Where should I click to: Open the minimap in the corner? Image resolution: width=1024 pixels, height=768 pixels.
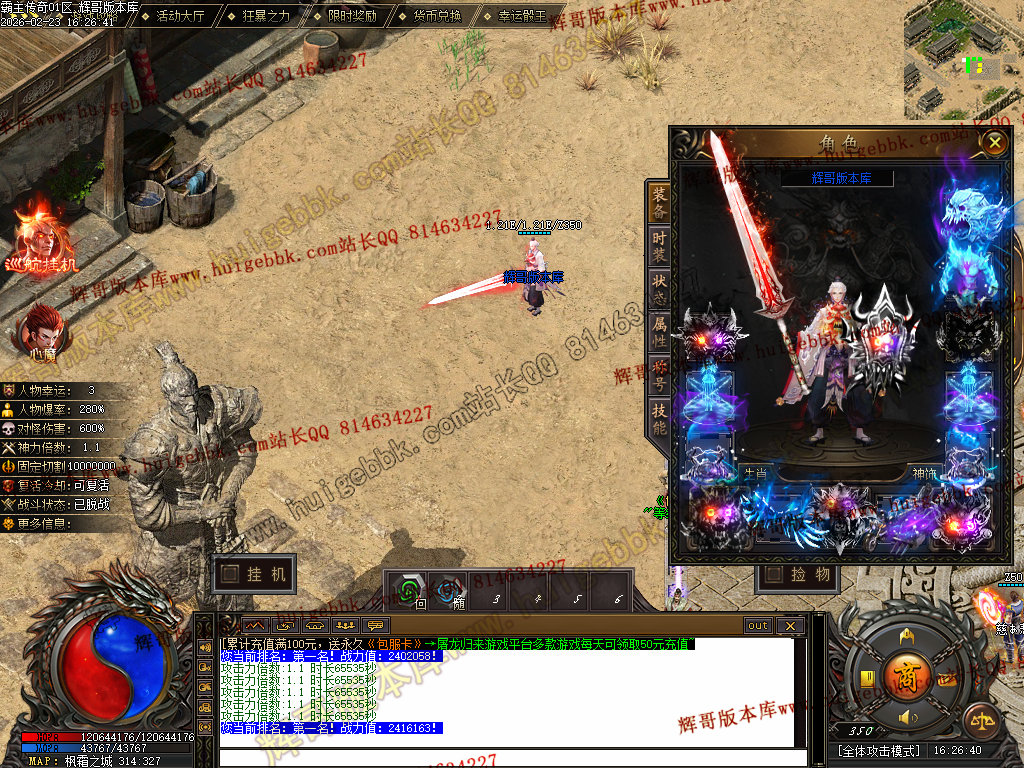click(x=962, y=58)
